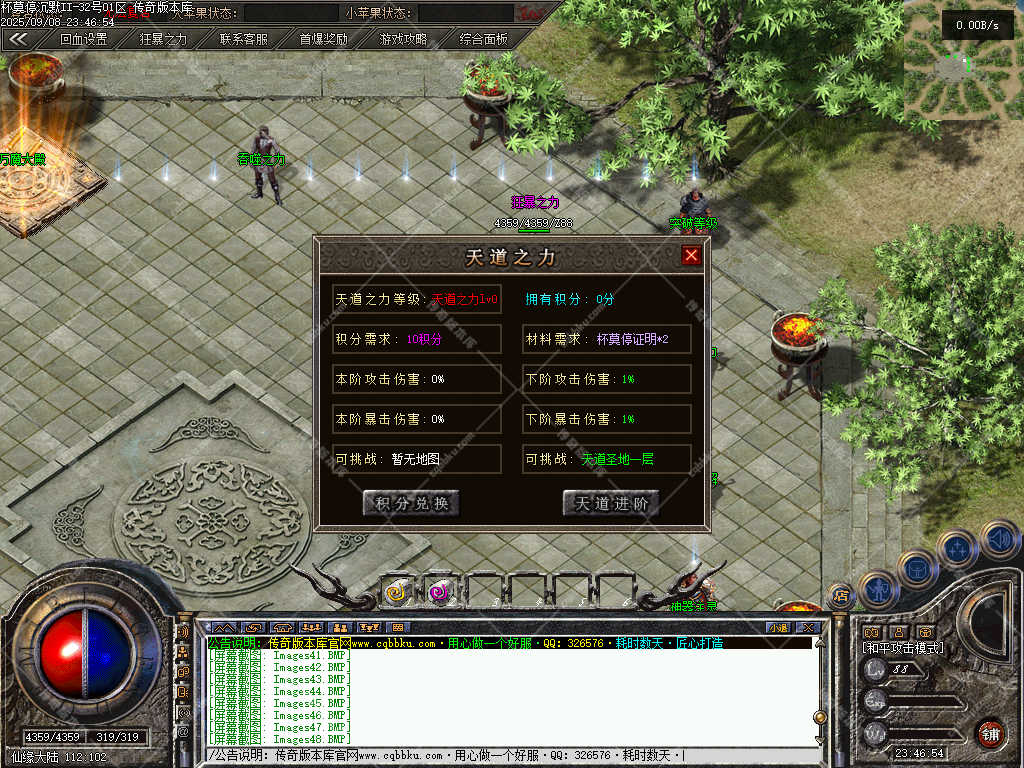Click the red 铺 stall button
This screenshot has height=768, width=1024.
point(990,733)
